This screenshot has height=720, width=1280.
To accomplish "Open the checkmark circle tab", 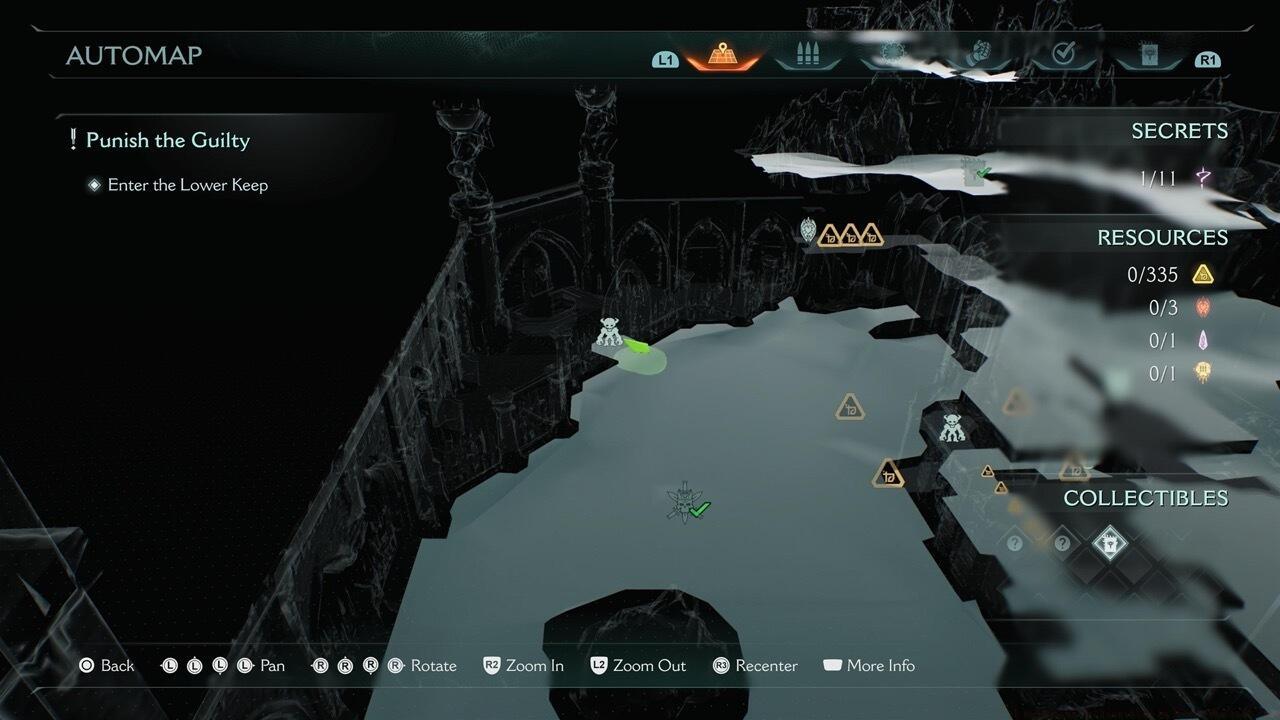I will [x=1063, y=56].
